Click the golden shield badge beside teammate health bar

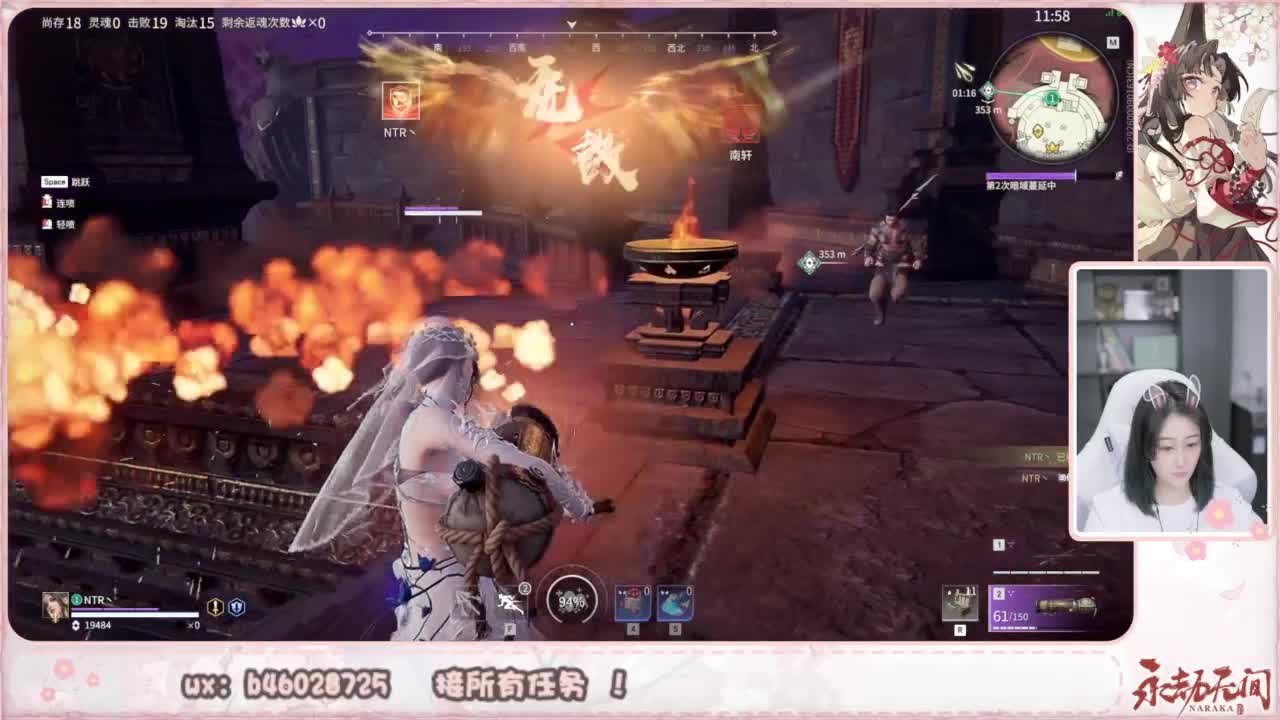coord(215,608)
